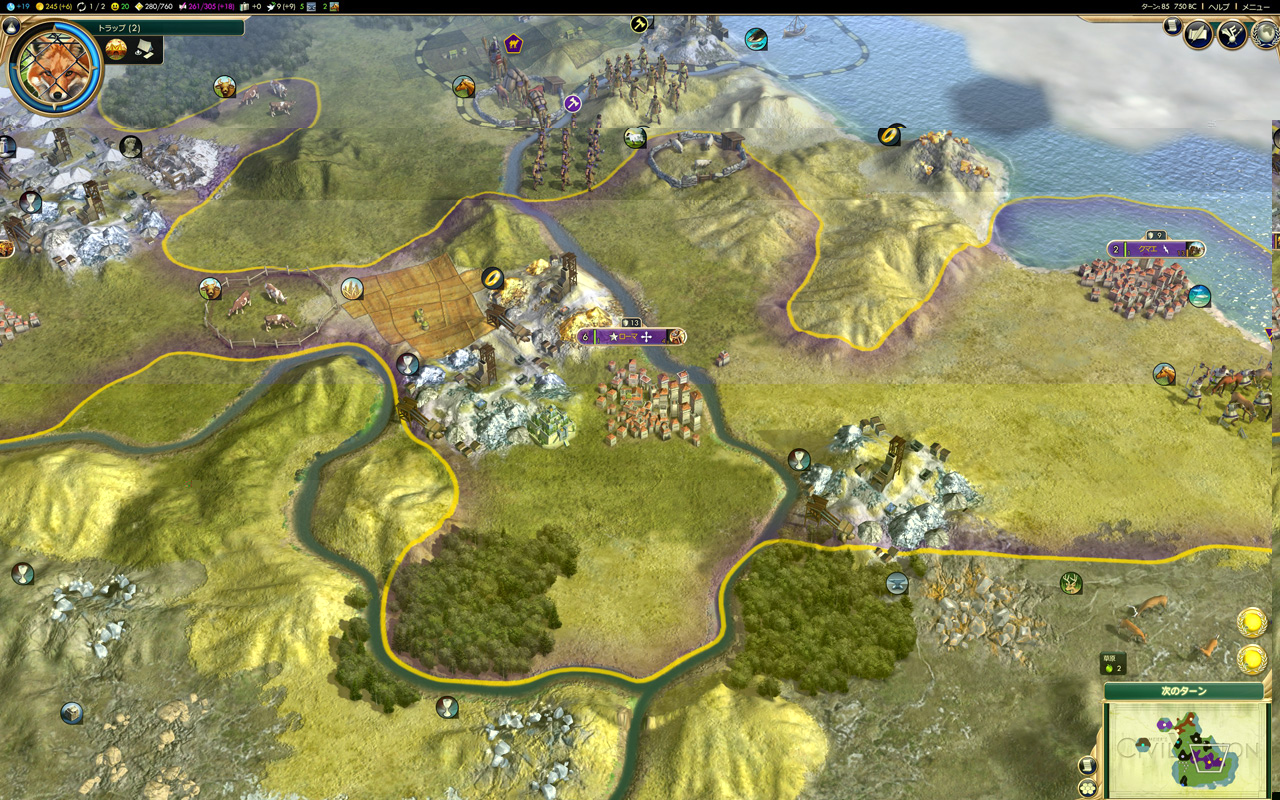The height and width of the screenshot is (800, 1280).
Task: Click the lower gold coin notification
Action: pos(1251,659)
